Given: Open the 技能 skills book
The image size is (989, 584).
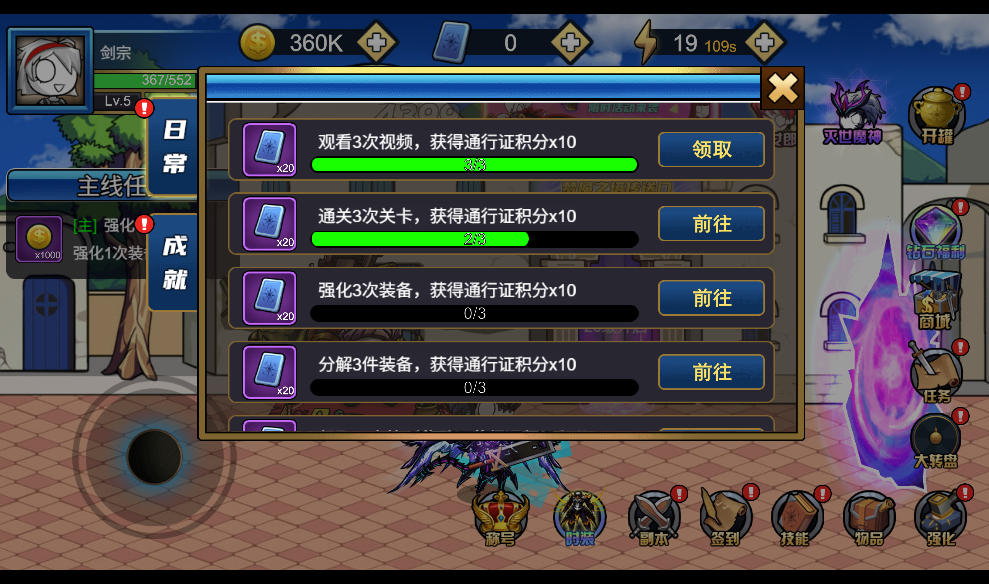Looking at the screenshot, I should 796,518.
